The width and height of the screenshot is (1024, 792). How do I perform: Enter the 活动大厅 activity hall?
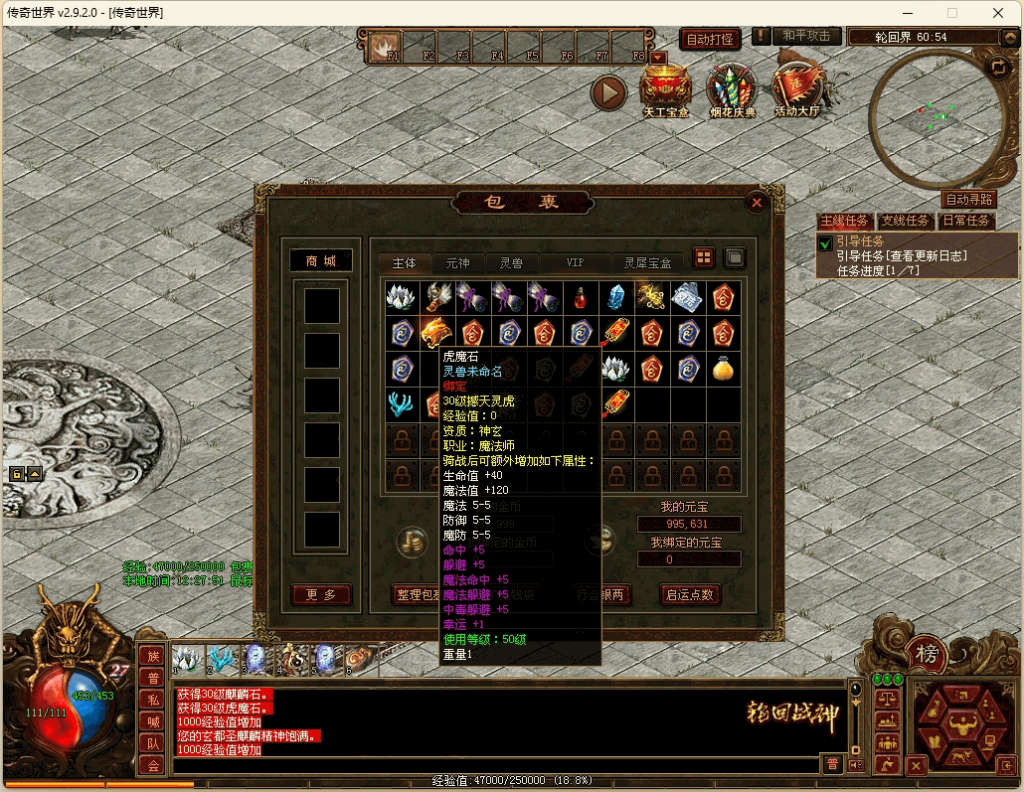click(797, 89)
